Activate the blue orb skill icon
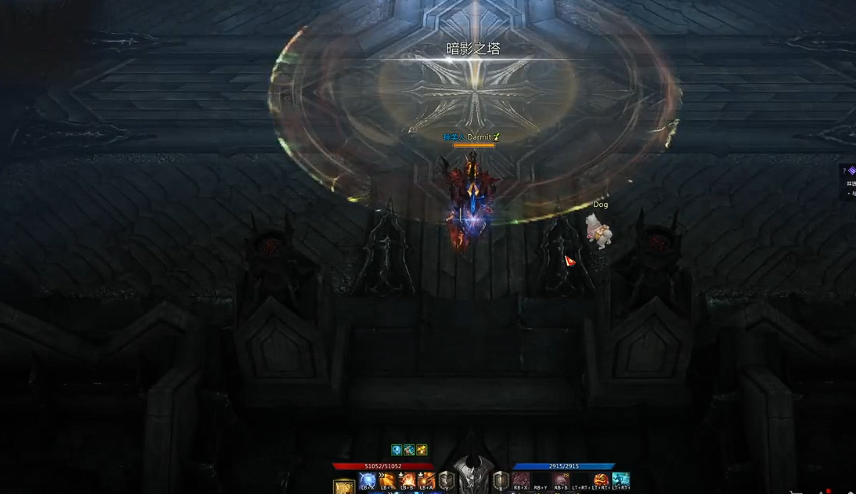856x494 pixels. [x=368, y=481]
